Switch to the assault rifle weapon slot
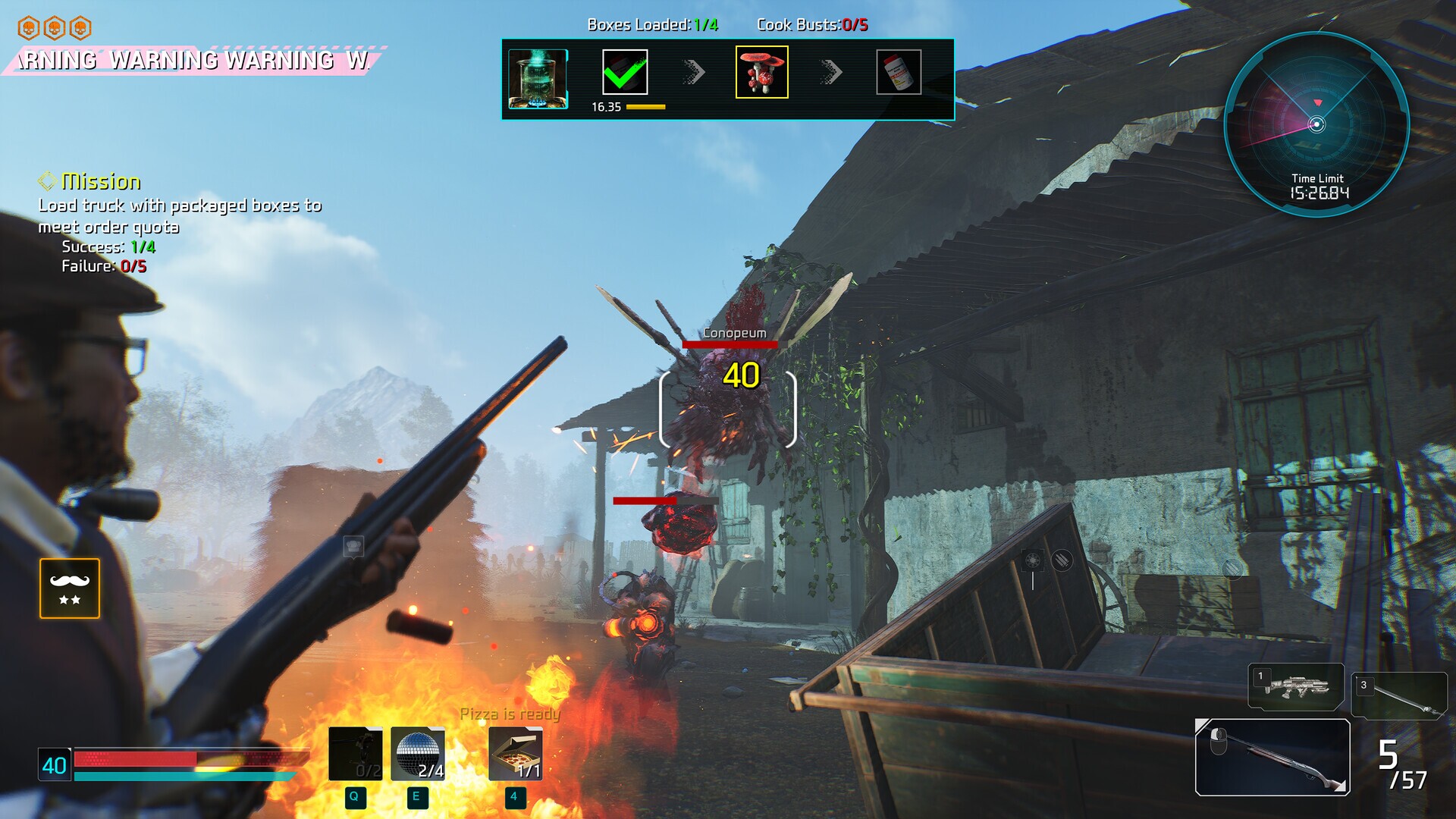Image resolution: width=1456 pixels, height=819 pixels. tap(1296, 686)
